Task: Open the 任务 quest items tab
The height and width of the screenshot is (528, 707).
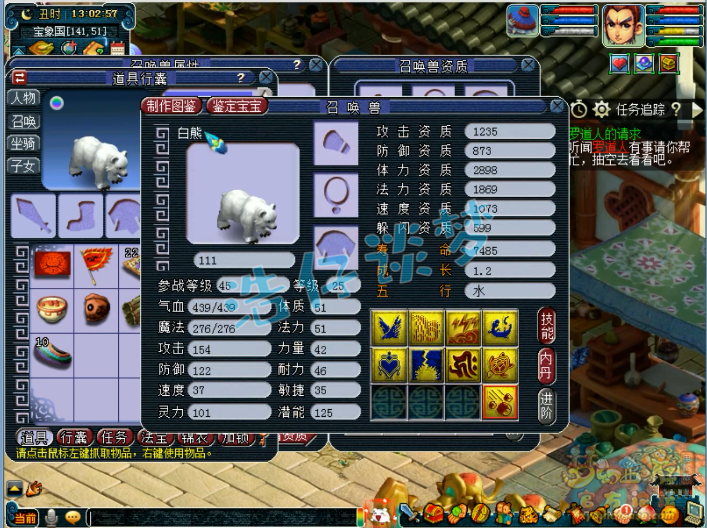Action: click(117, 437)
